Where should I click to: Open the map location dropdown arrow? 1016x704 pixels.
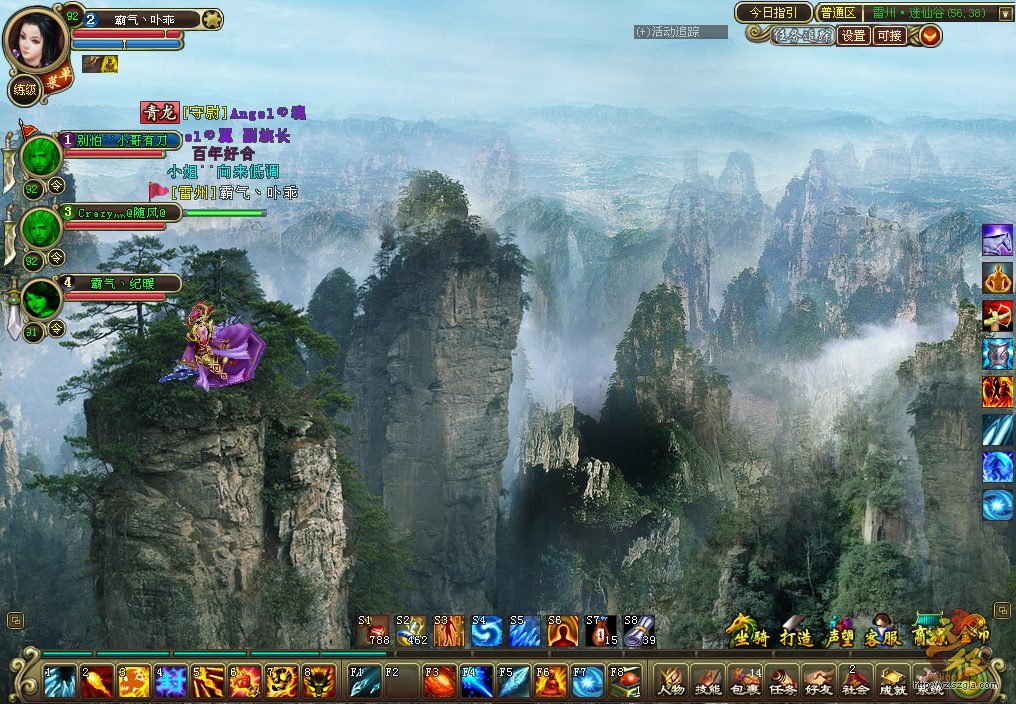(1005, 13)
